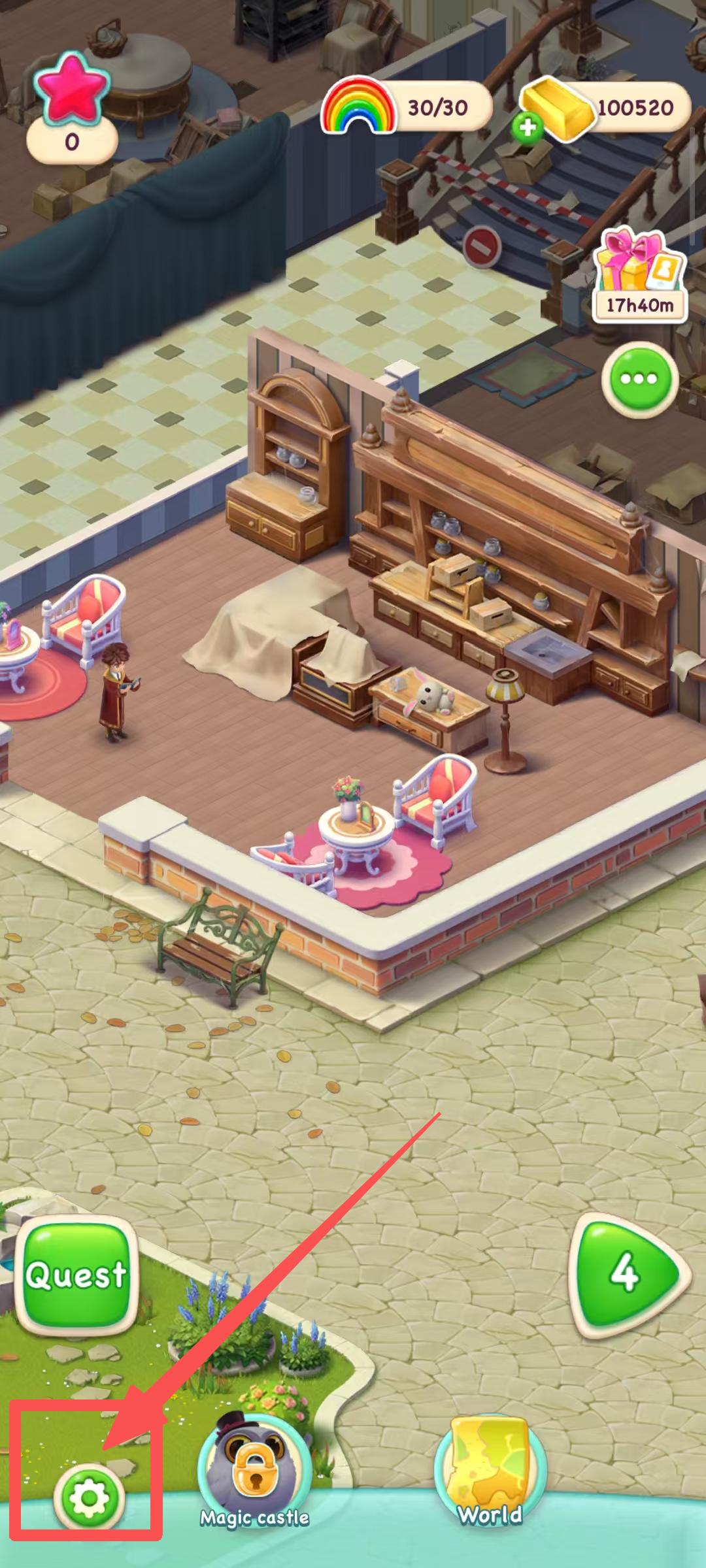The image size is (706, 1568).
Task: Add more gold bars with plus button
Action: click(x=528, y=127)
